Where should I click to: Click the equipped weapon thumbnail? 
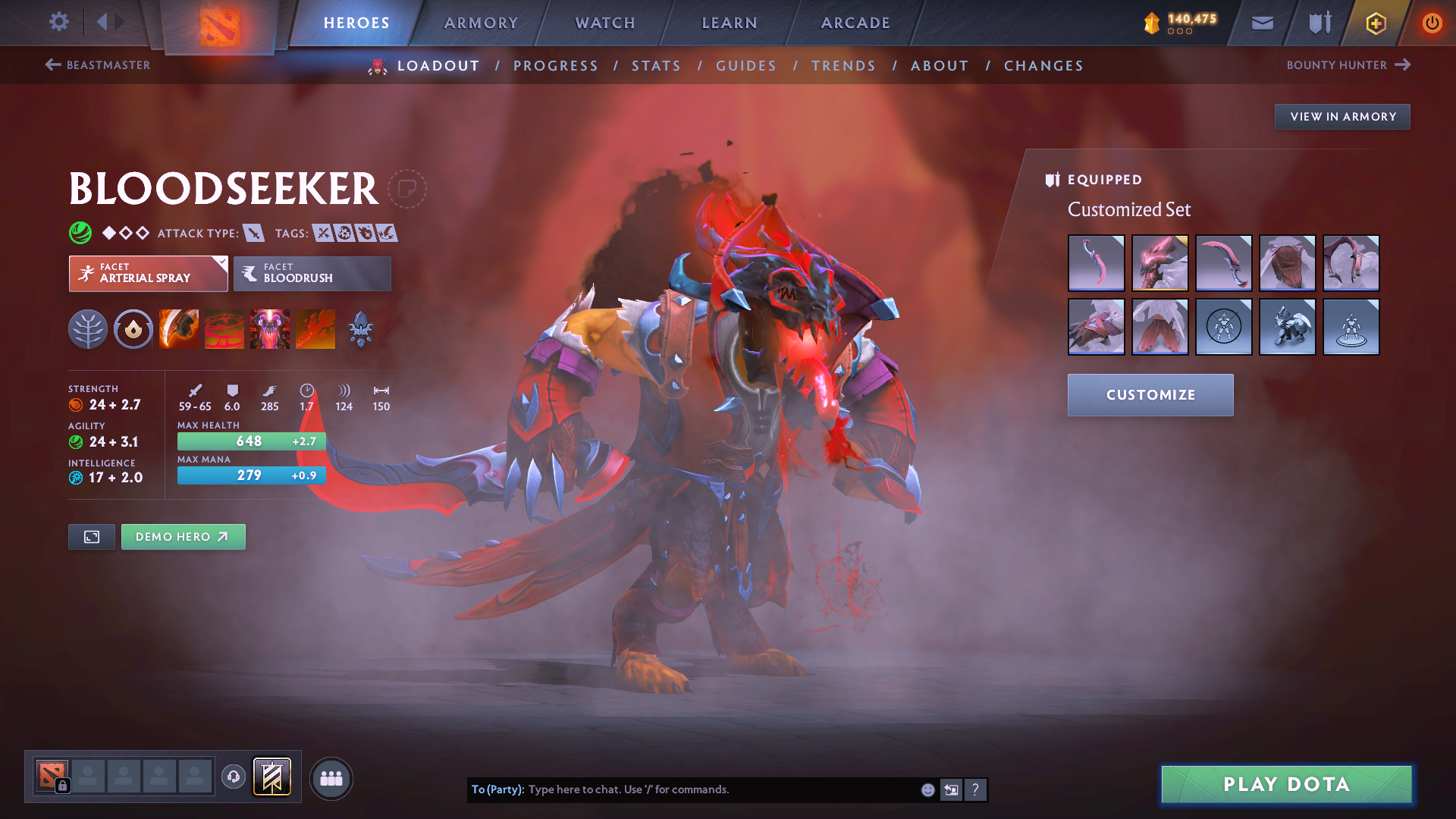(1096, 263)
